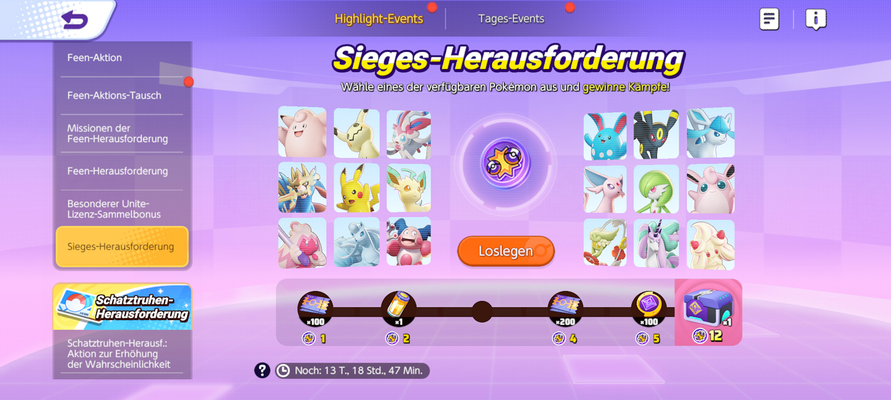
Task: Open the Schatztruhen-Herausforderung banner
Action: 122,307
